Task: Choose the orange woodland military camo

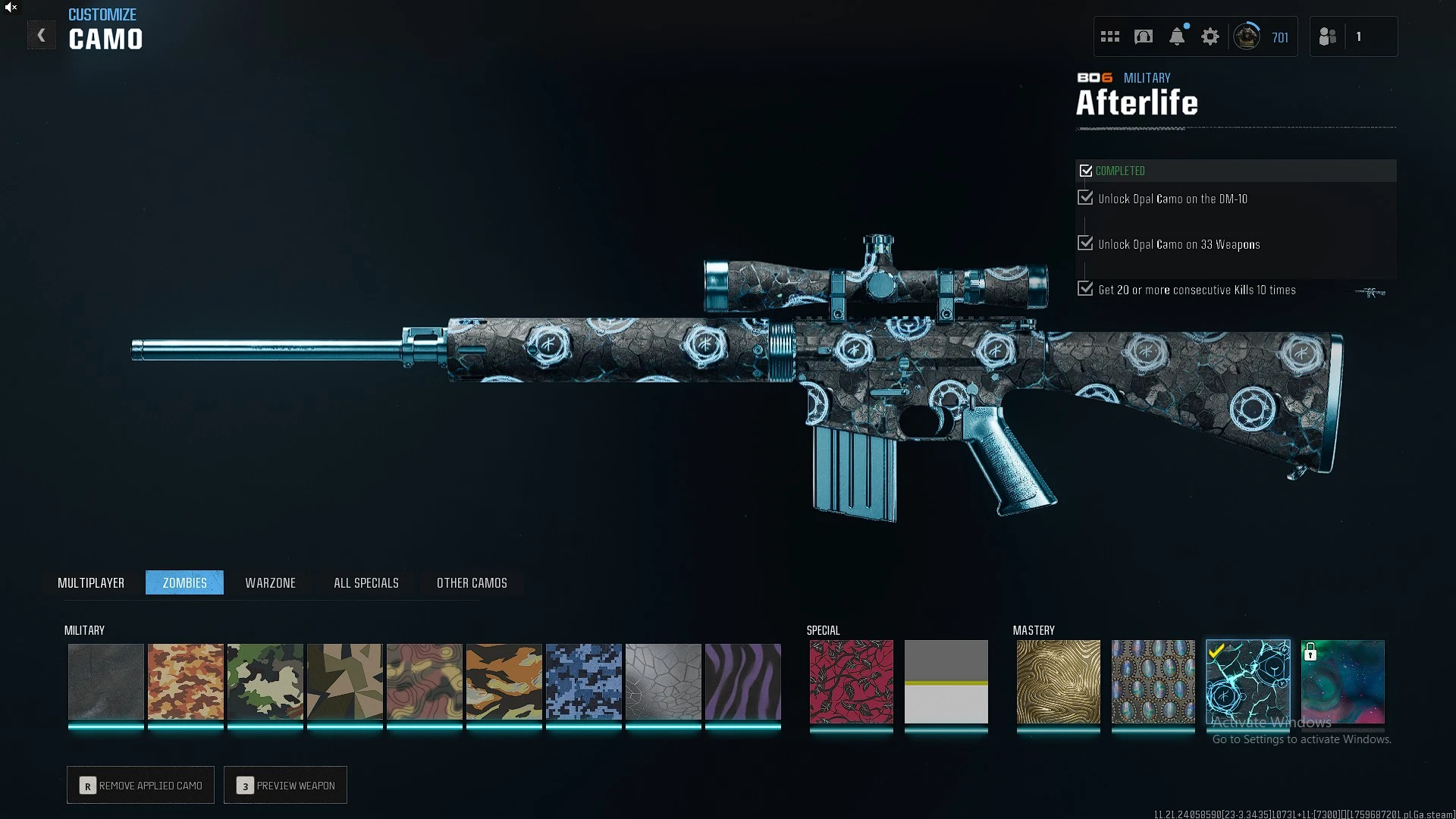Action: (x=186, y=681)
